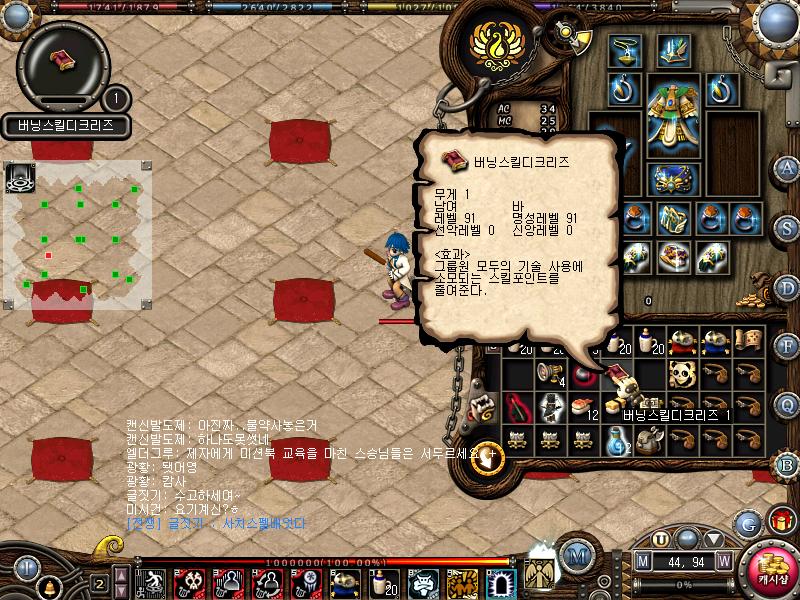Click the large round M button
The image size is (800, 600).
point(576,555)
